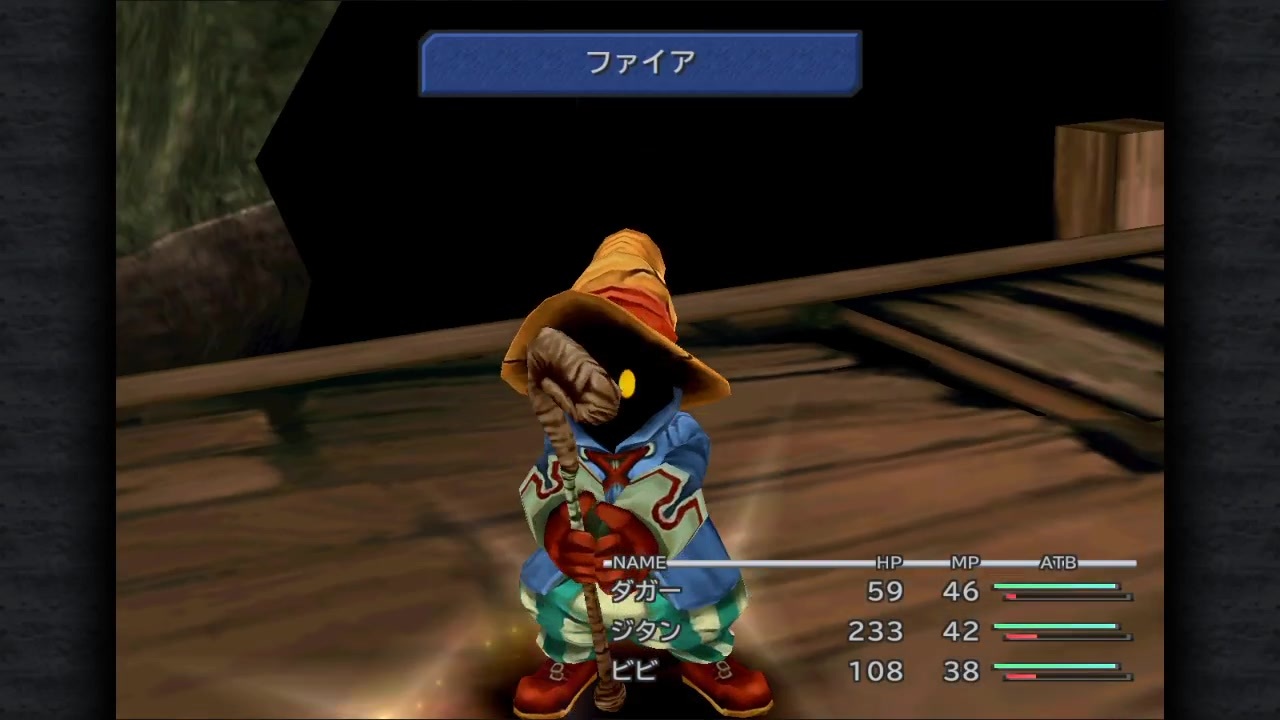Click the ファイア spell name banner
This screenshot has width=1280, height=720.
640,62
